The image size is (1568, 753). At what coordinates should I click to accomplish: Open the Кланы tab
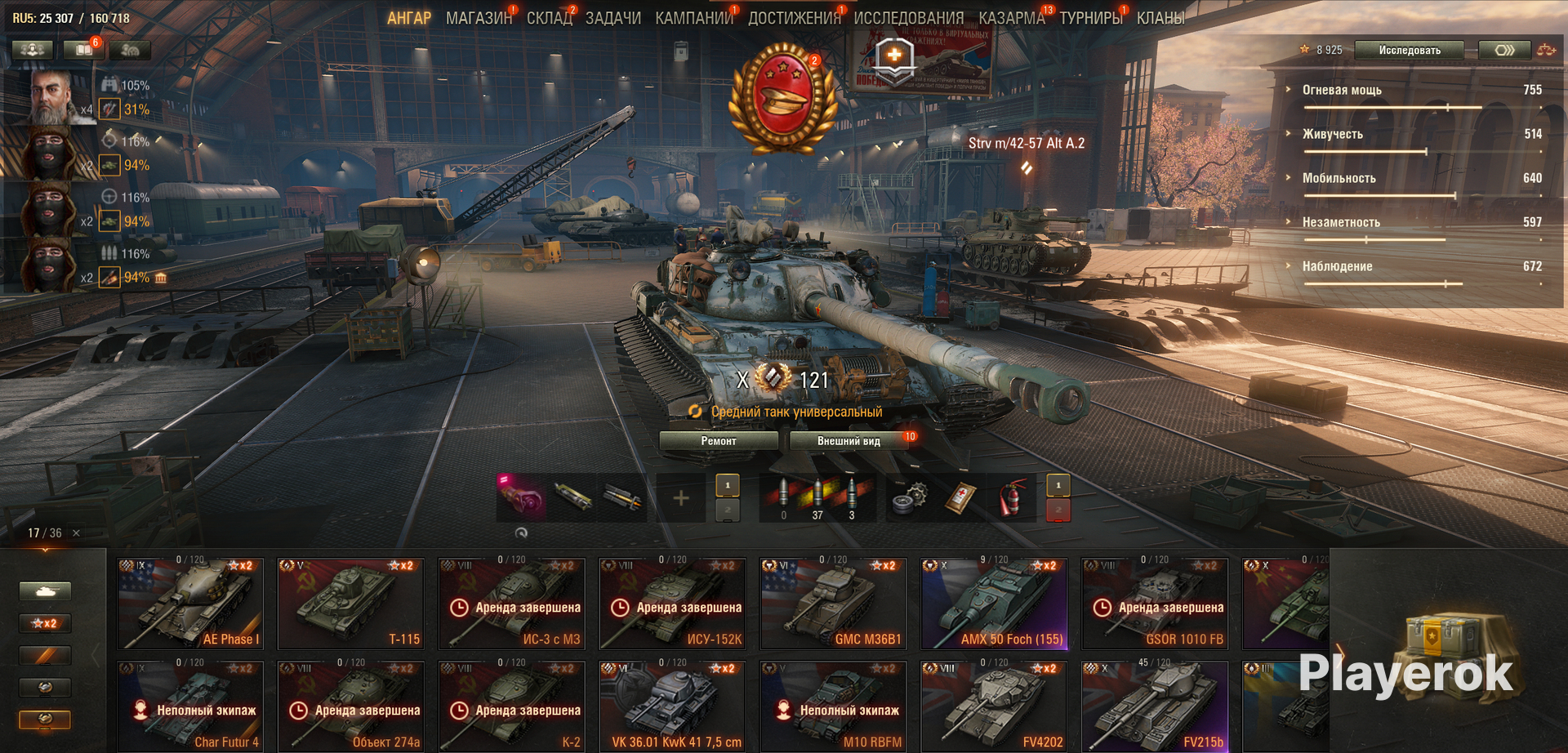point(1160,18)
